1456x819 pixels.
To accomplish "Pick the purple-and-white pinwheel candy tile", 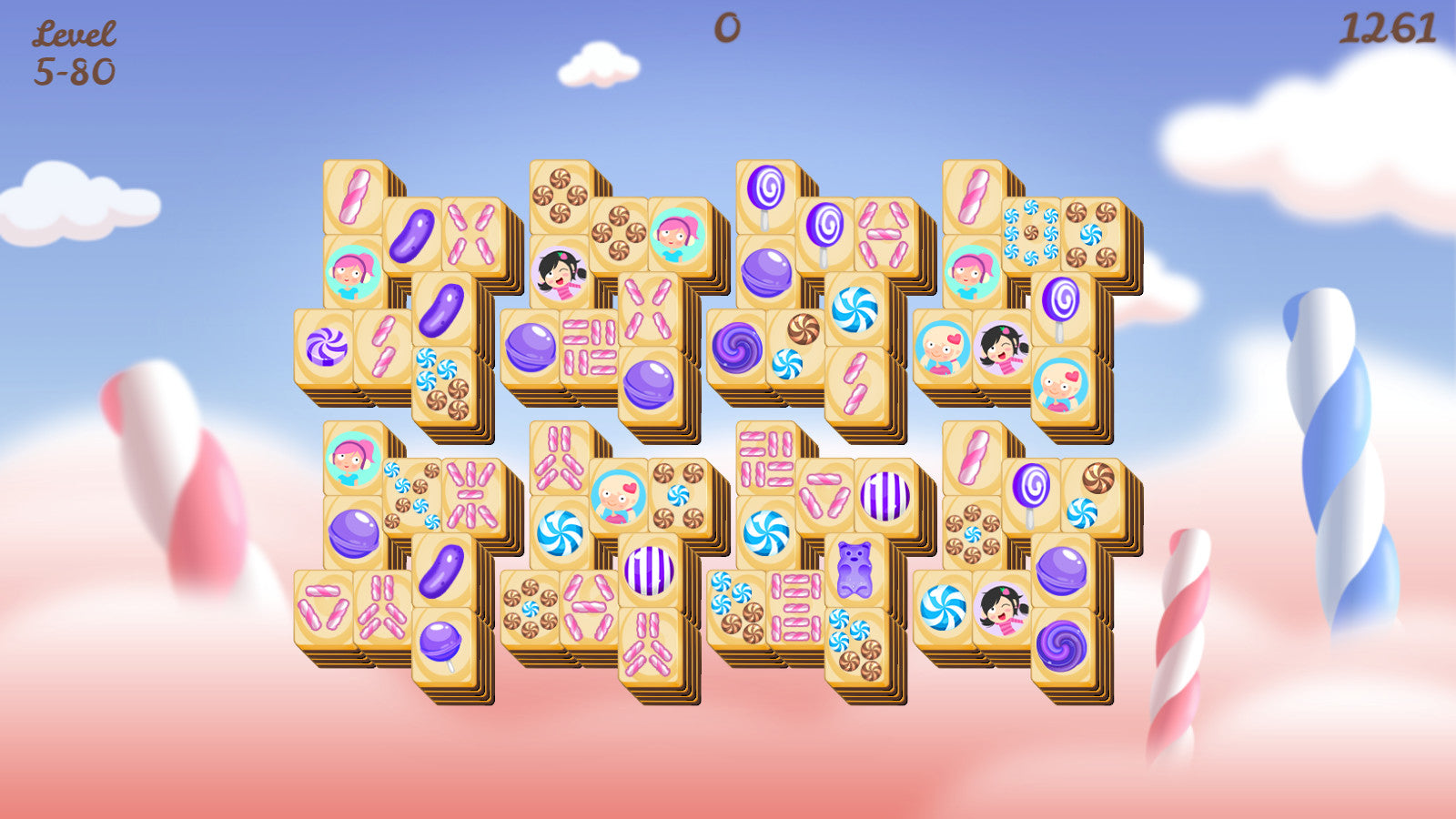I will tap(325, 346).
